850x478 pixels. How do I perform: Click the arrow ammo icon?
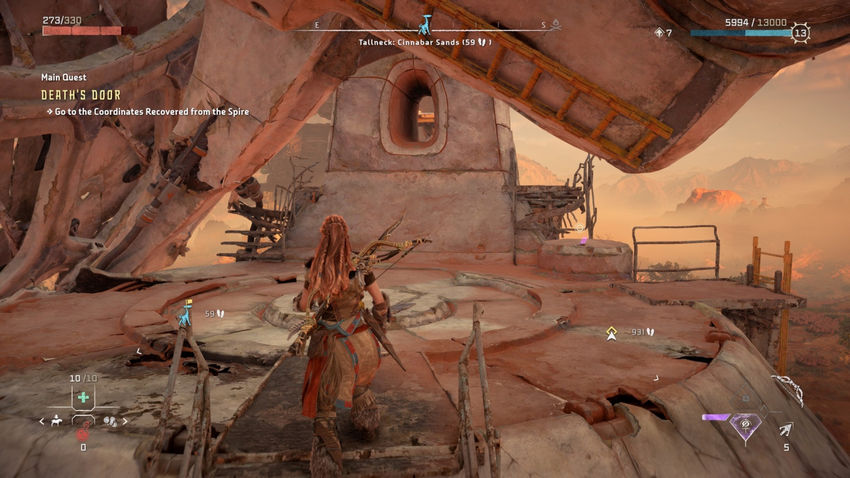tap(786, 429)
